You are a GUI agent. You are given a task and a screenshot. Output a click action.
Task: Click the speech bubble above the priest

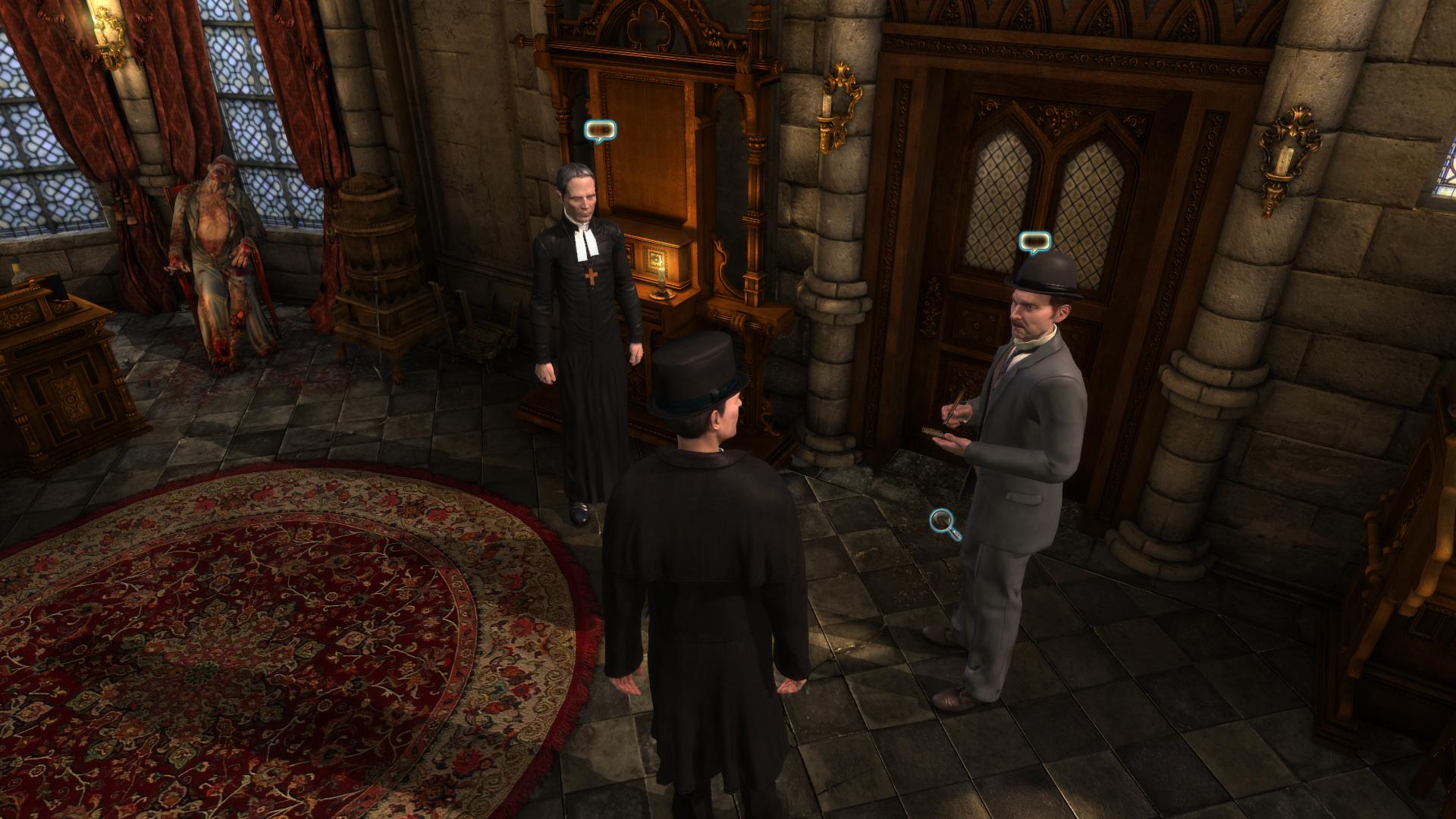pyautogui.click(x=600, y=132)
